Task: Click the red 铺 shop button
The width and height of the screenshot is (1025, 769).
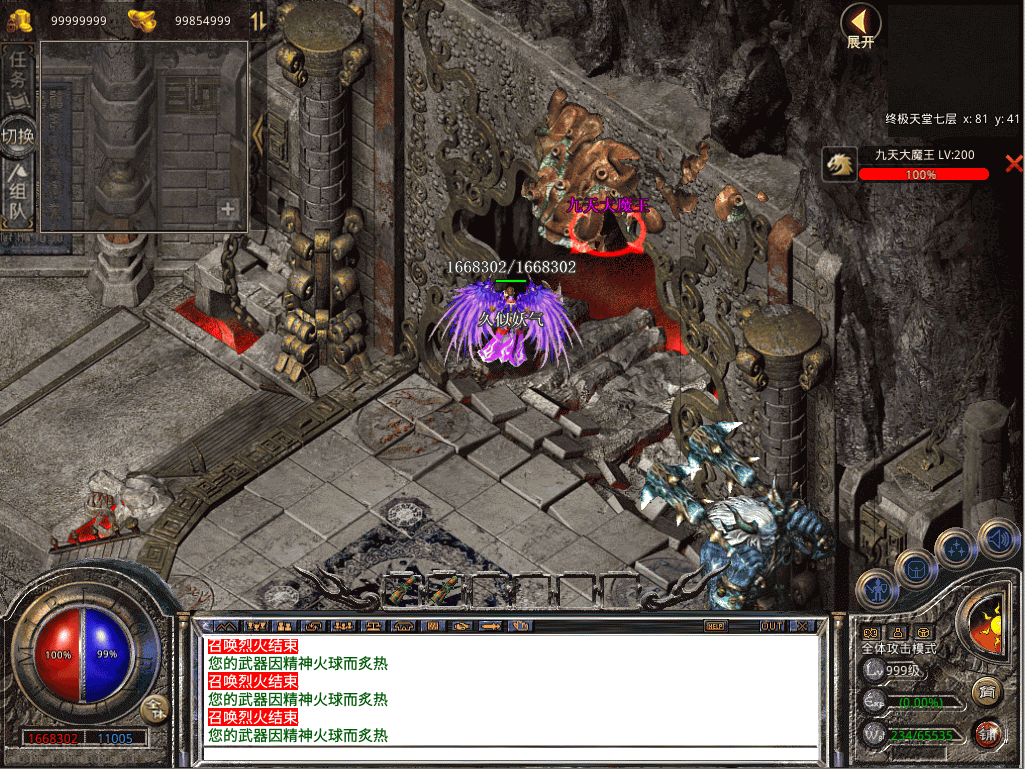Action: [987, 733]
